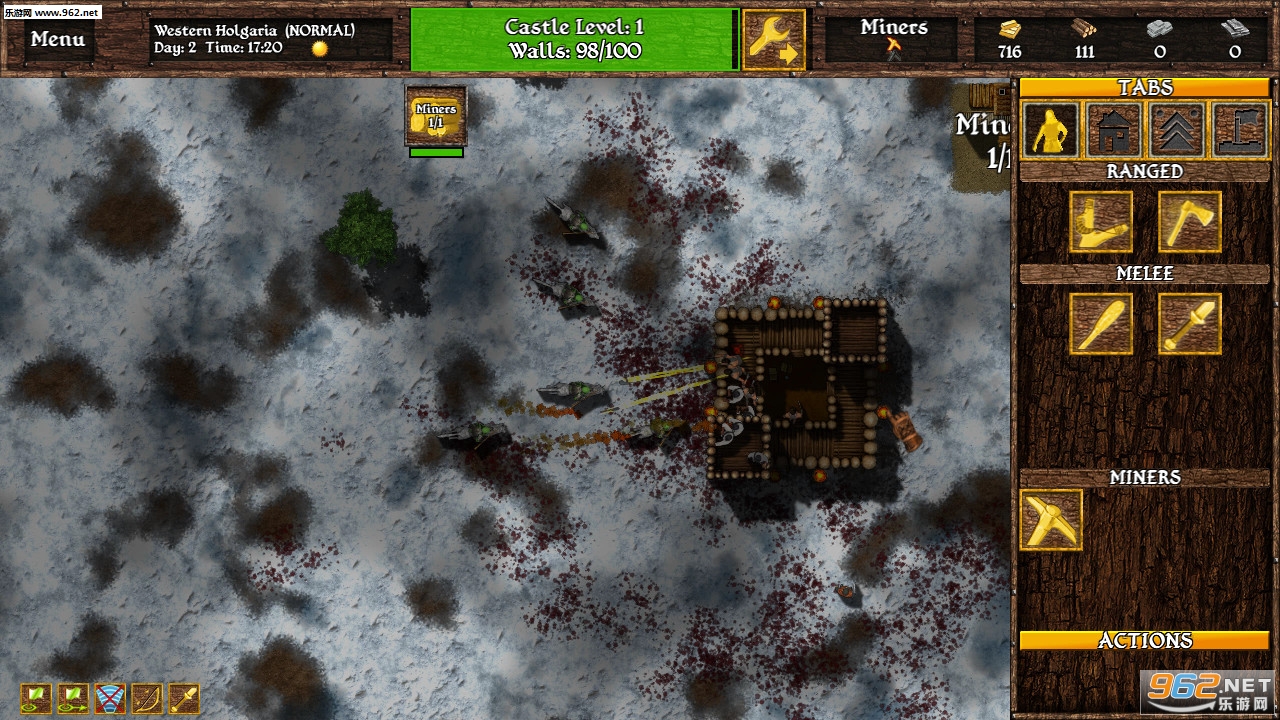Activate the green flag rally point command
The height and width of the screenshot is (720, 1280).
click(36, 698)
